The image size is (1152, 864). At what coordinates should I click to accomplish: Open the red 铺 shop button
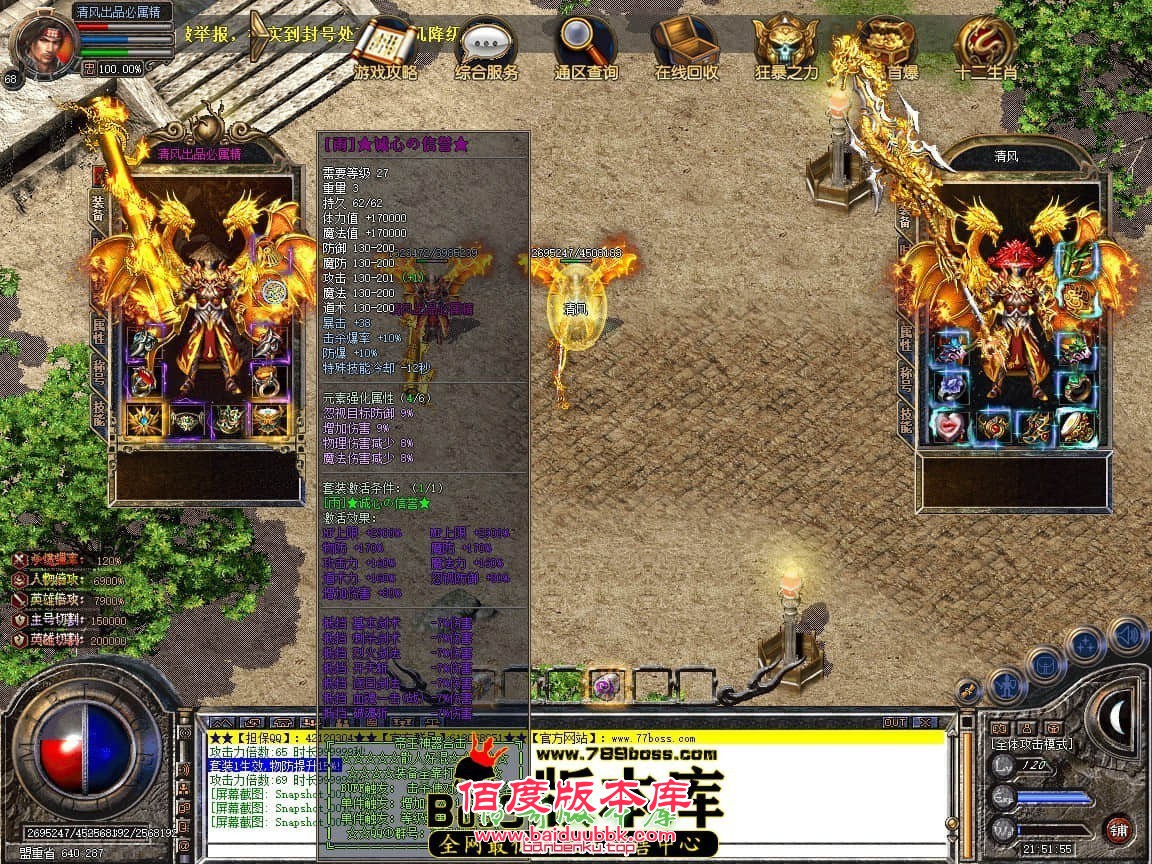pyautogui.click(x=1119, y=829)
